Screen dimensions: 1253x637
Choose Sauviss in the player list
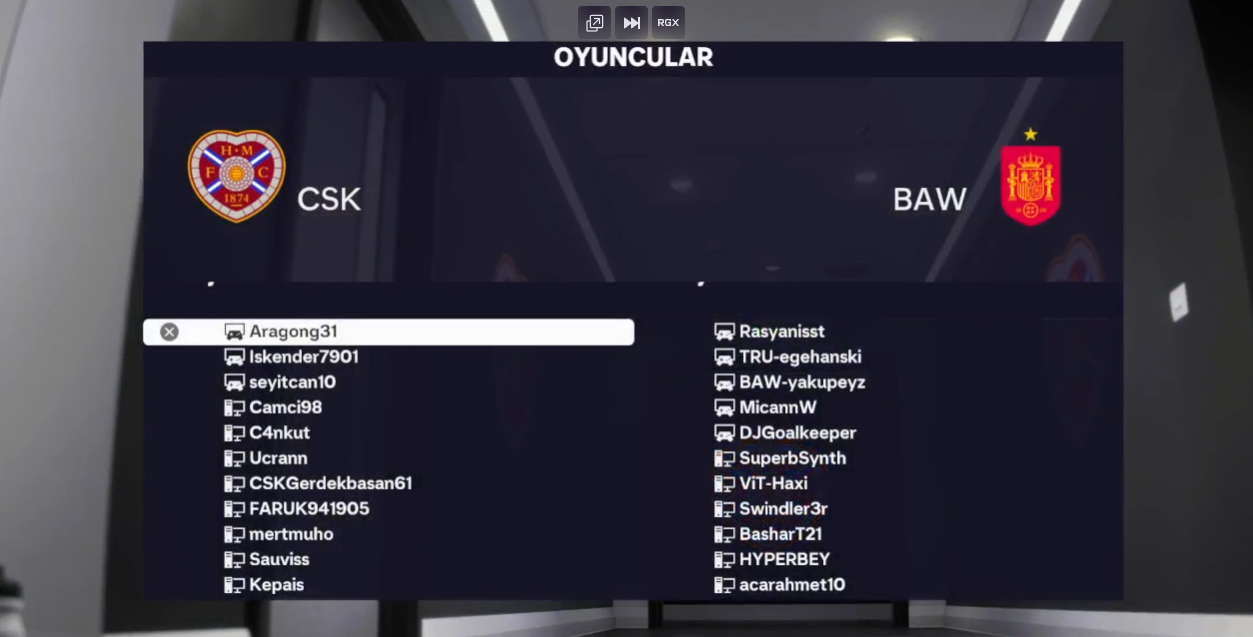(279, 559)
